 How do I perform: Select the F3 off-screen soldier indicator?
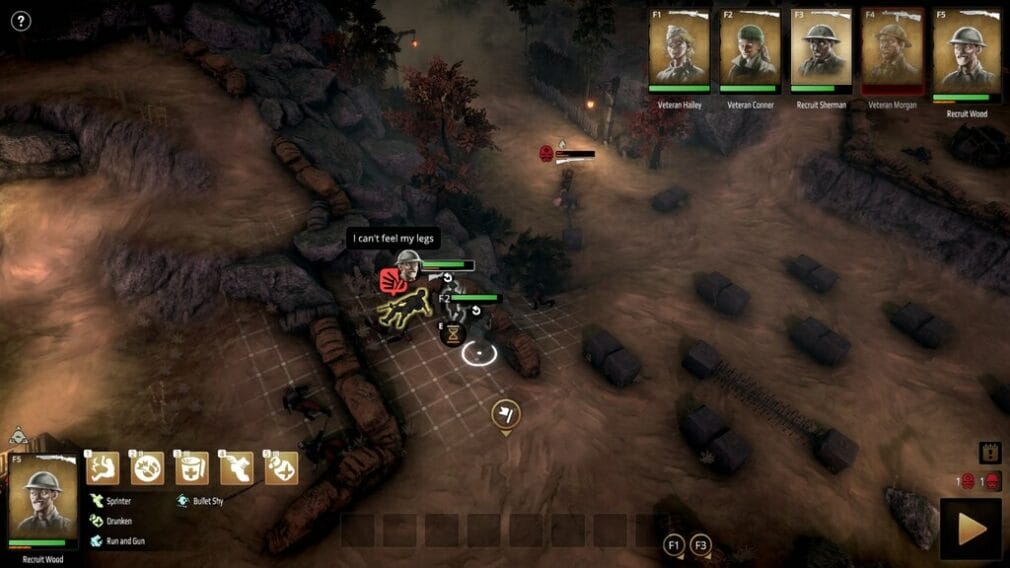(x=701, y=545)
